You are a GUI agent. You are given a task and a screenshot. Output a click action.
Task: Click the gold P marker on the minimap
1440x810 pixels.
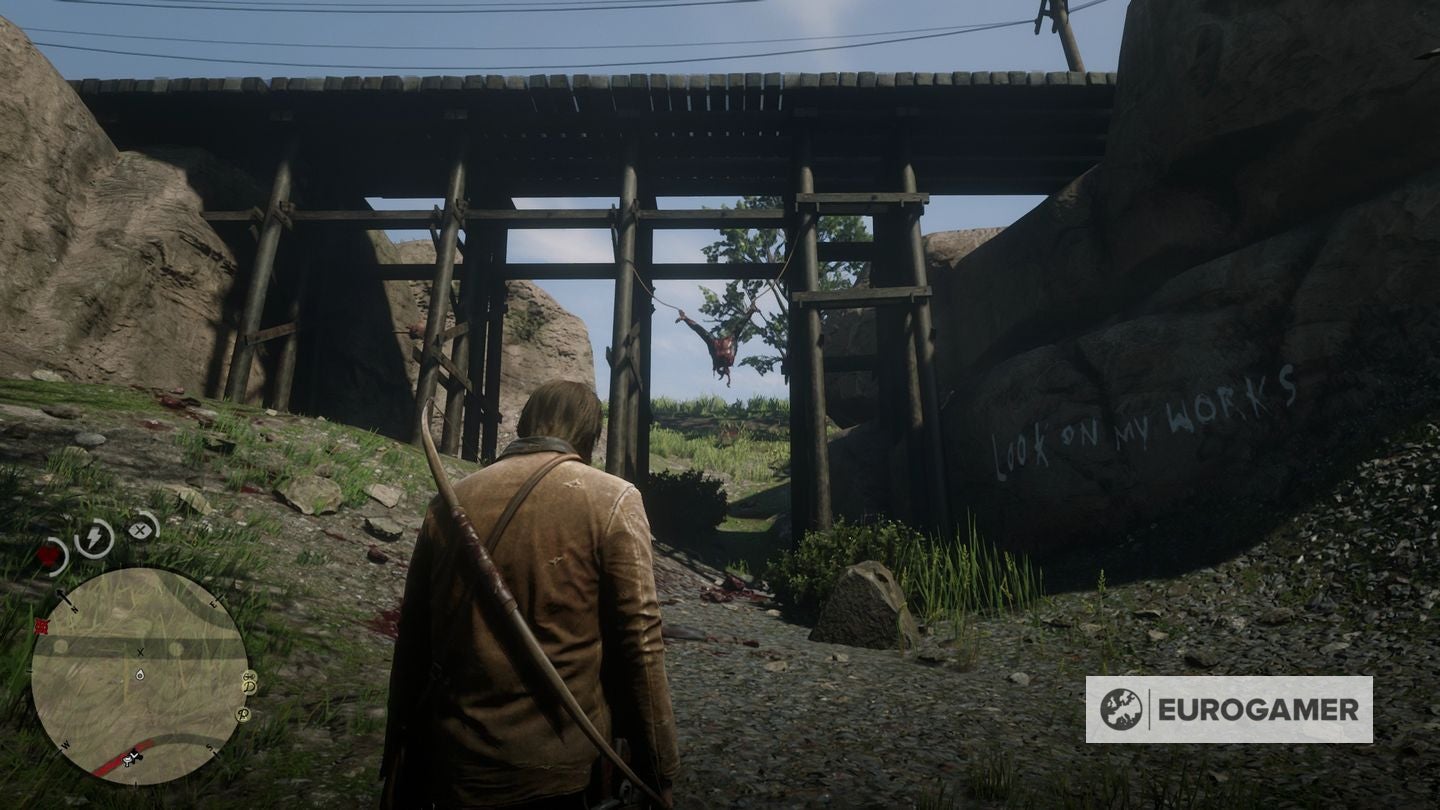tap(241, 716)
